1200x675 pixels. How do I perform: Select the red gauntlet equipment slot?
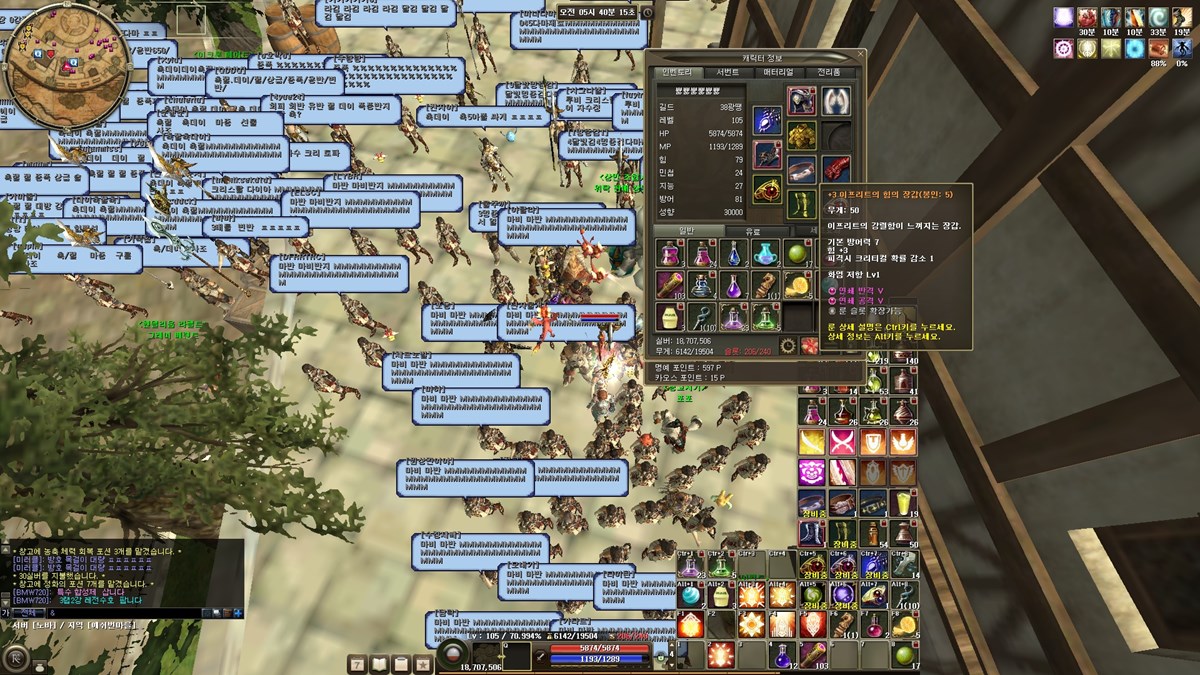pyautogui.click(x=836, y=168)
